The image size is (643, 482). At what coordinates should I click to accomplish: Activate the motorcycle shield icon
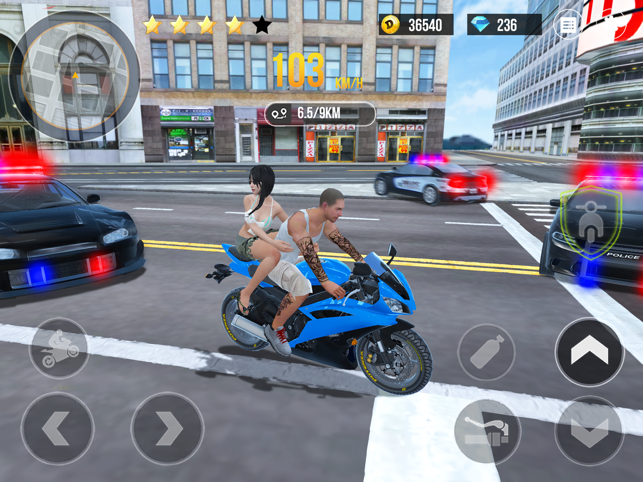[589, 219]
